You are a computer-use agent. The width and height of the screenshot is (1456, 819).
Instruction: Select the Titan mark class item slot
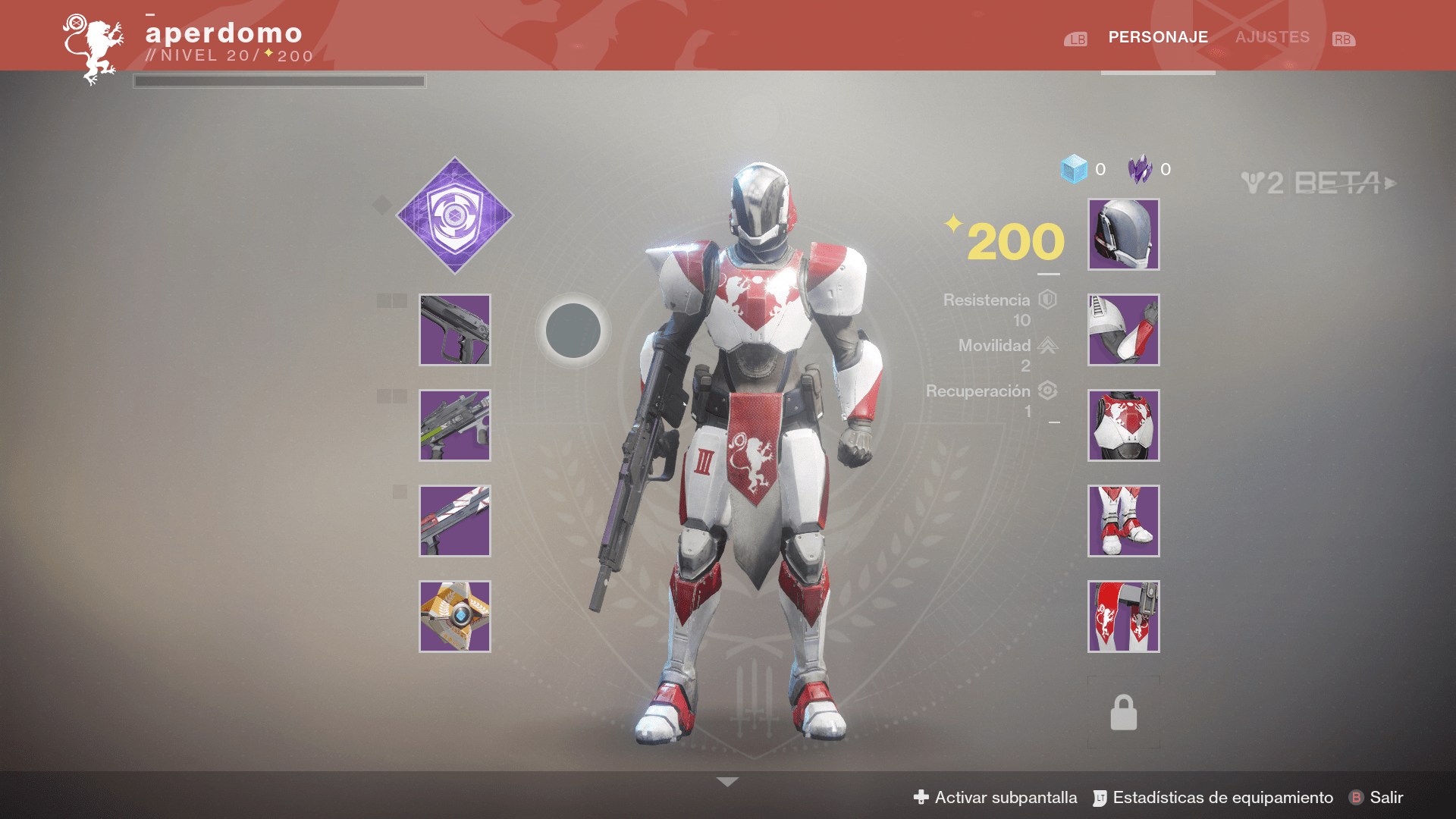(1123, 617)
